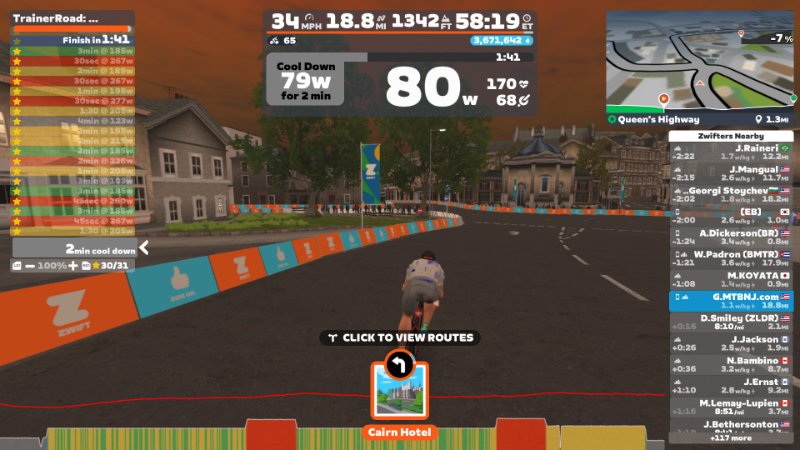Click the Cairn Hotel turn option

(x=399, y=393)
